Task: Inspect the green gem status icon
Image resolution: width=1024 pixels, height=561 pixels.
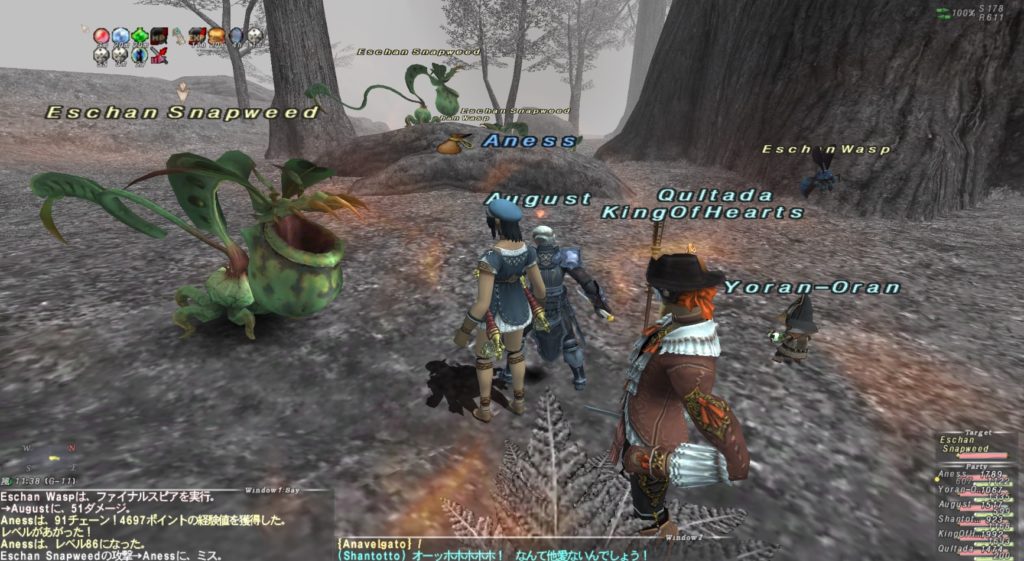Action: click(x=140, y=37)
